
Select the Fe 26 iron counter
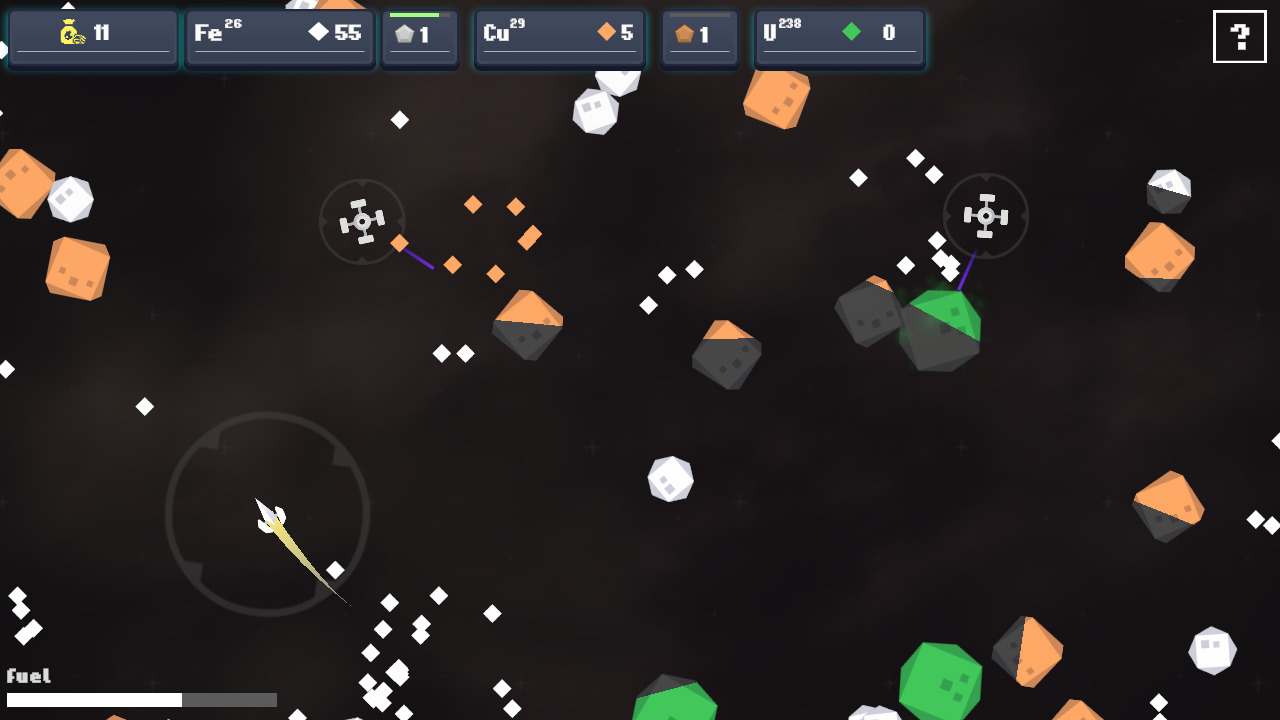[278, 35]
